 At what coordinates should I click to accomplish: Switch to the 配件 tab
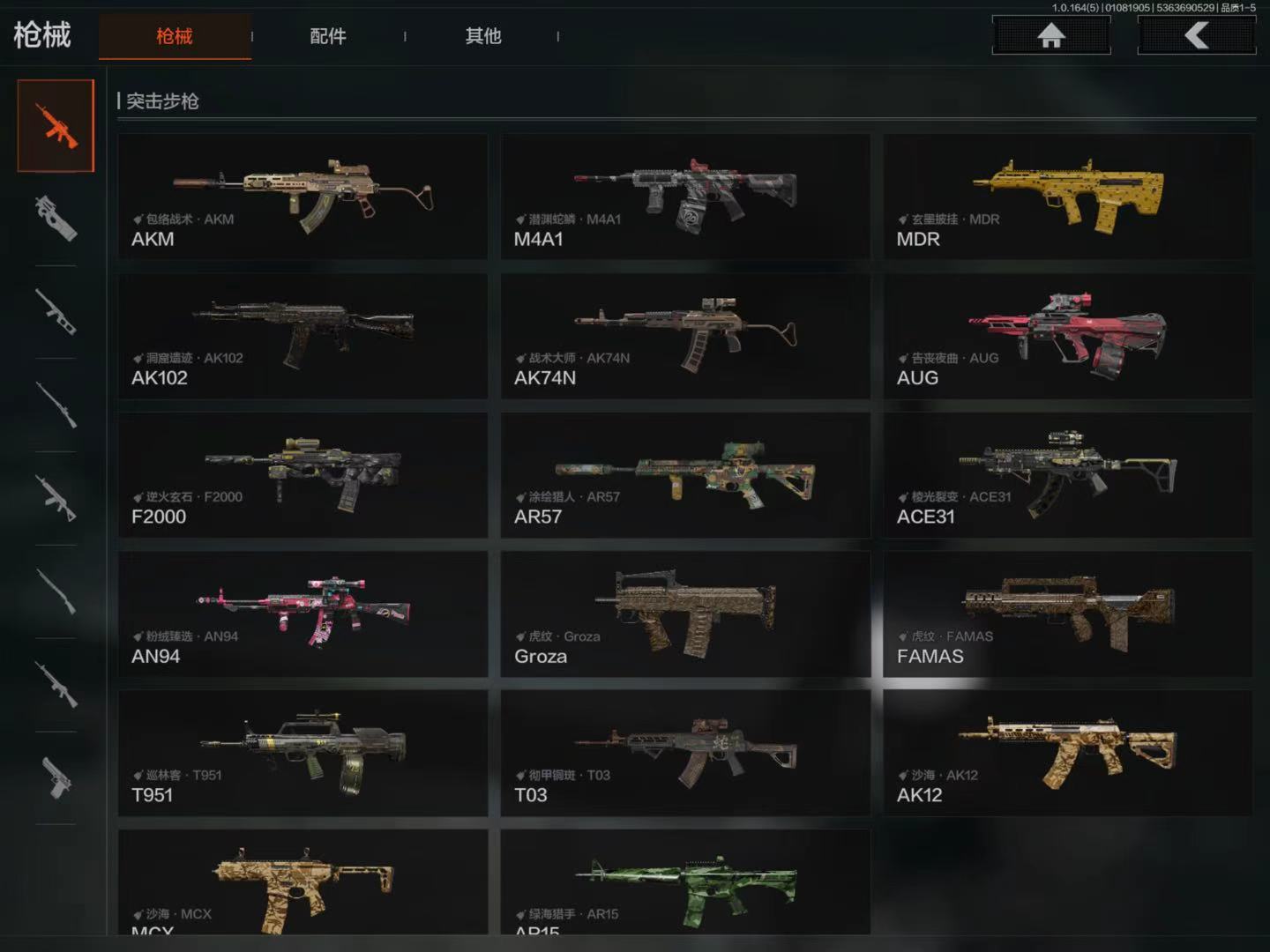pos(327,36)
